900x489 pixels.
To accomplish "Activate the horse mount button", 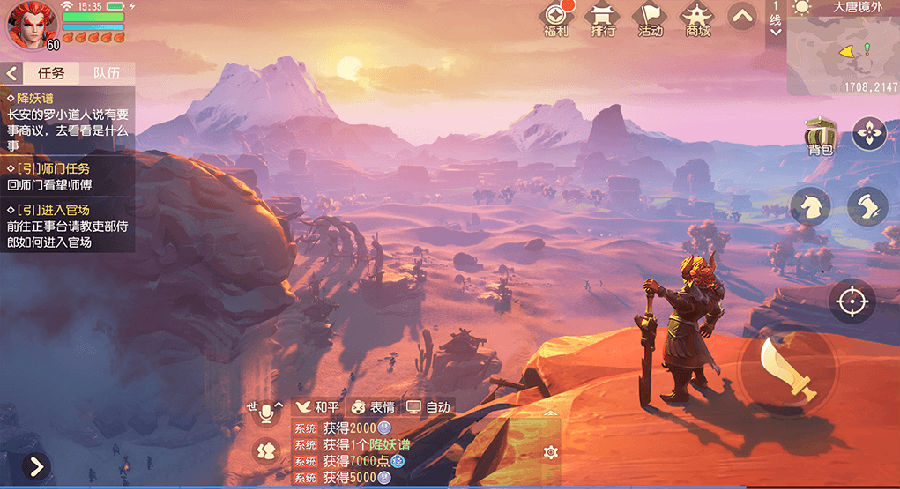I will coord(810,206).
